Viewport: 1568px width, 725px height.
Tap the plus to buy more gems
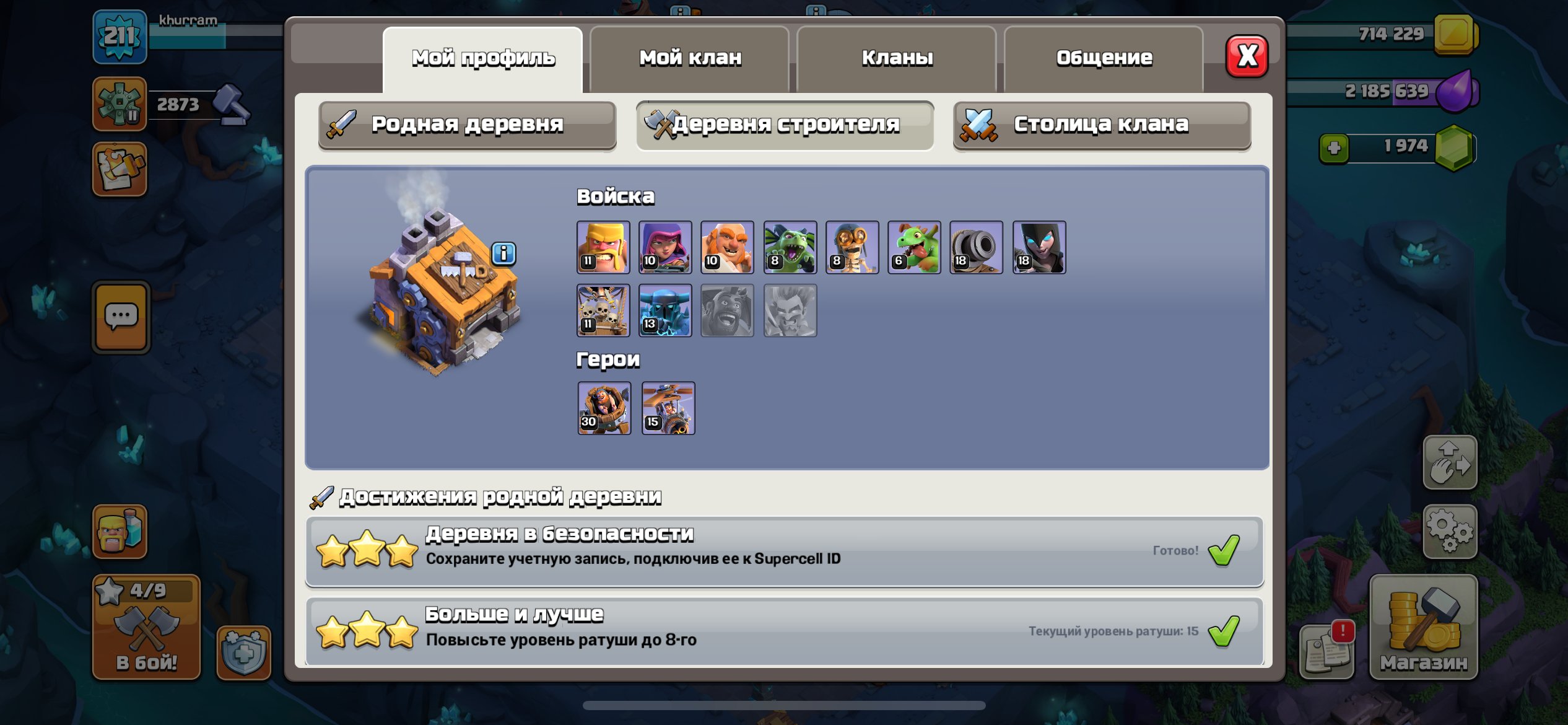1335,147
